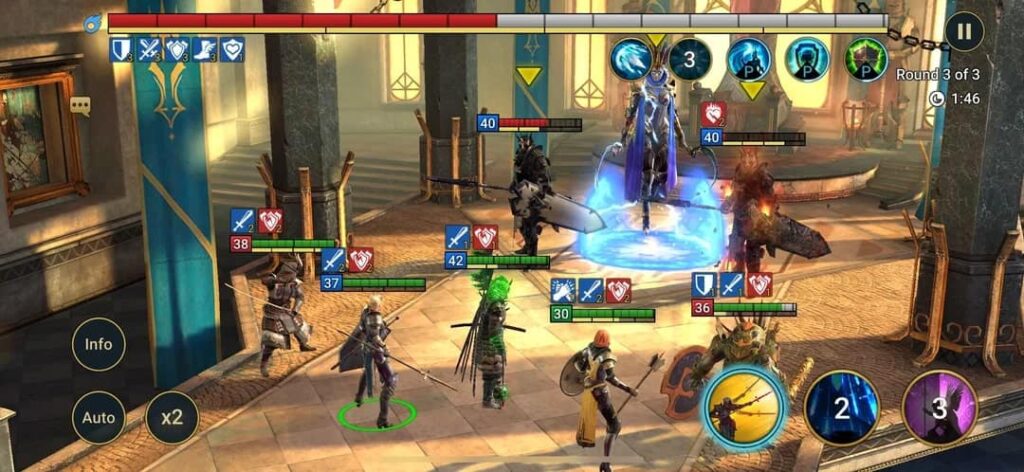Inspect the boss's icy blue slash skill

(631, 59)
